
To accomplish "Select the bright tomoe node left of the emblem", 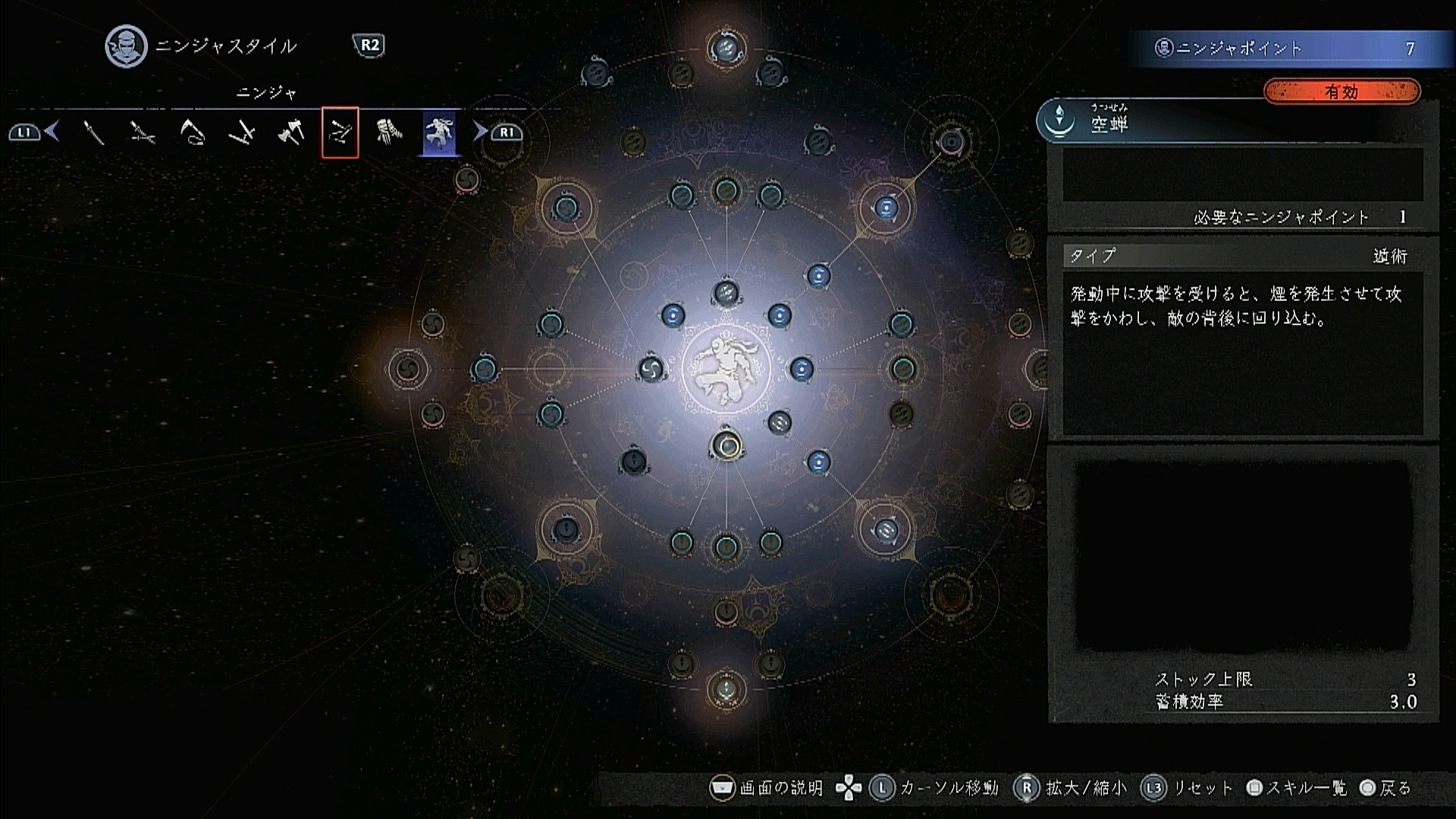I will (650, 369).
